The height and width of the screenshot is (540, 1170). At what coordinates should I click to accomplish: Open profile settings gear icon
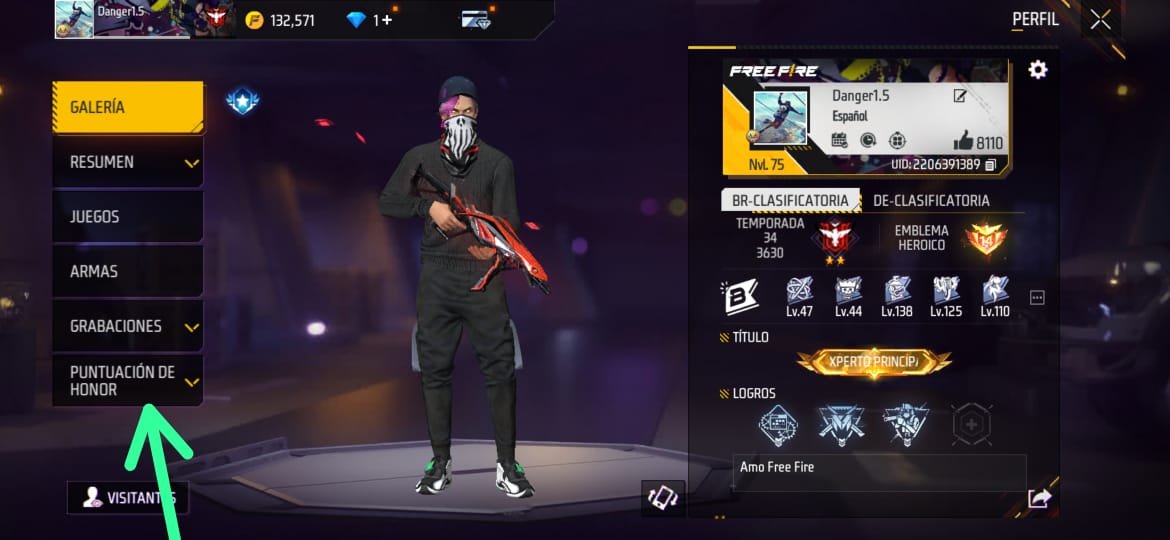coord(1038,70)
